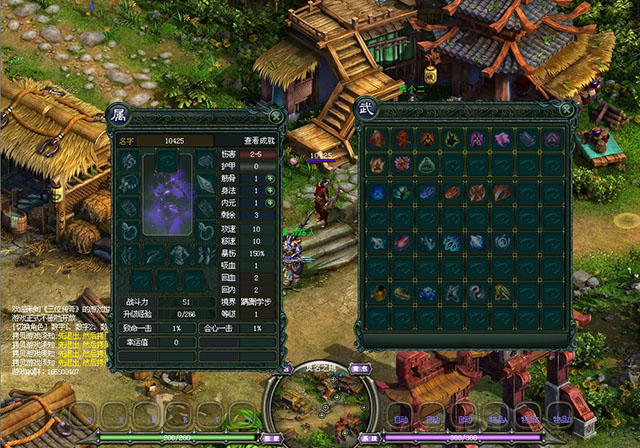The image size is (640, 448).
Task: Select the pink lotus flower skill
Action: [402, 165]
